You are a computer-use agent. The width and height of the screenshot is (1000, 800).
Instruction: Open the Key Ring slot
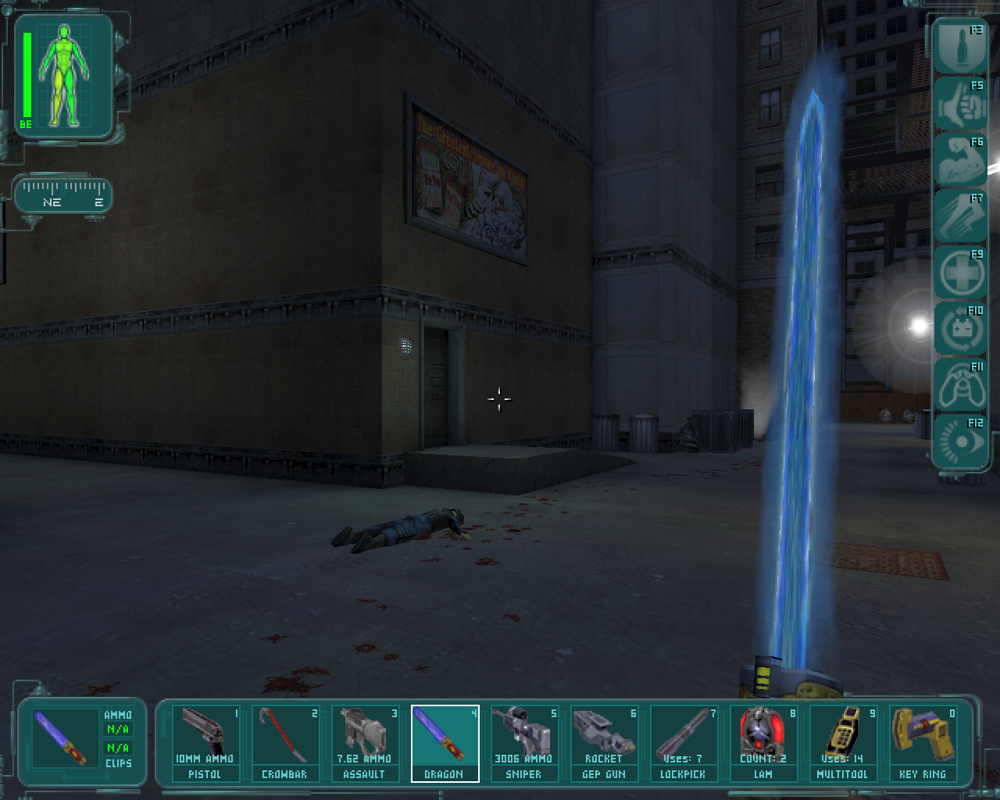[923, 743]
